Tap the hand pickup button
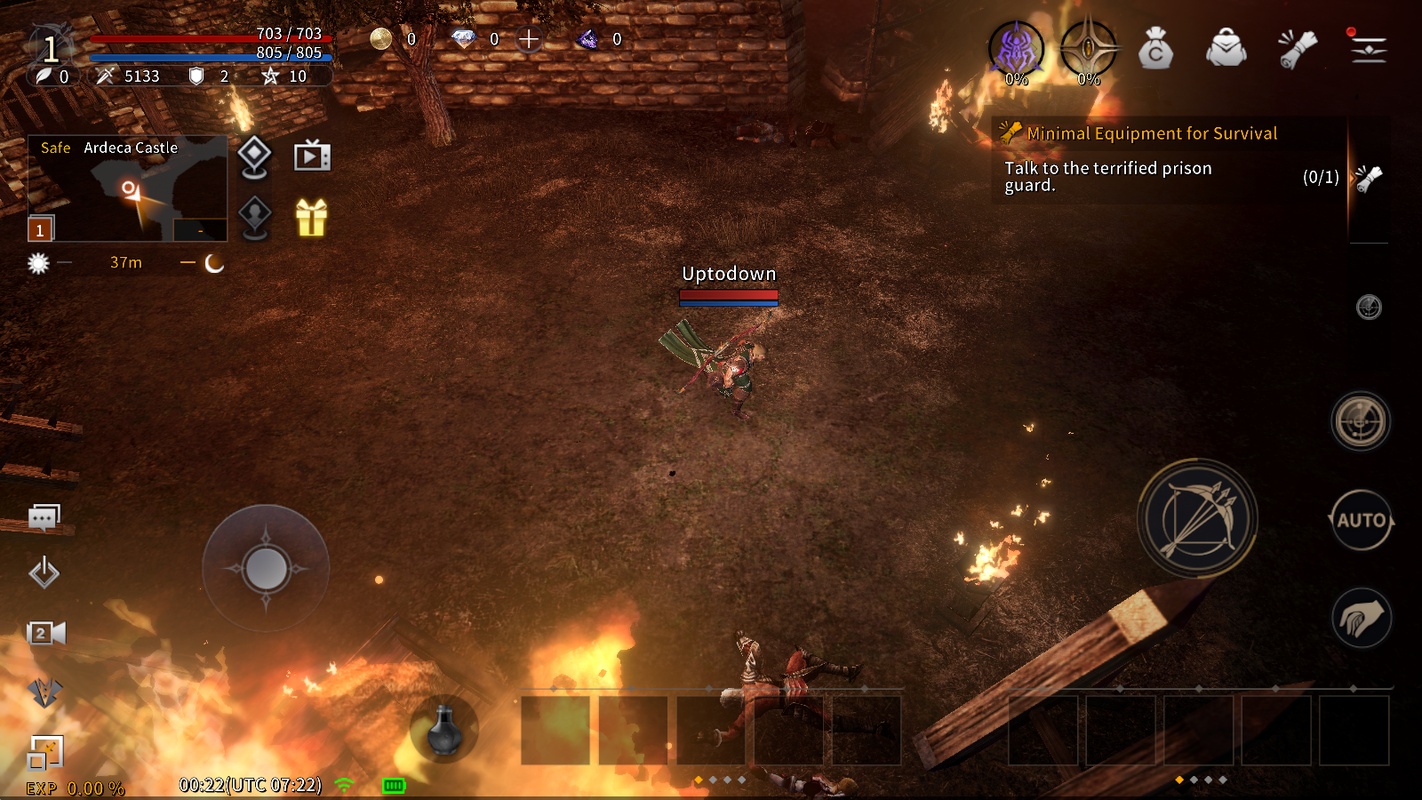 tap(1361, 617)
